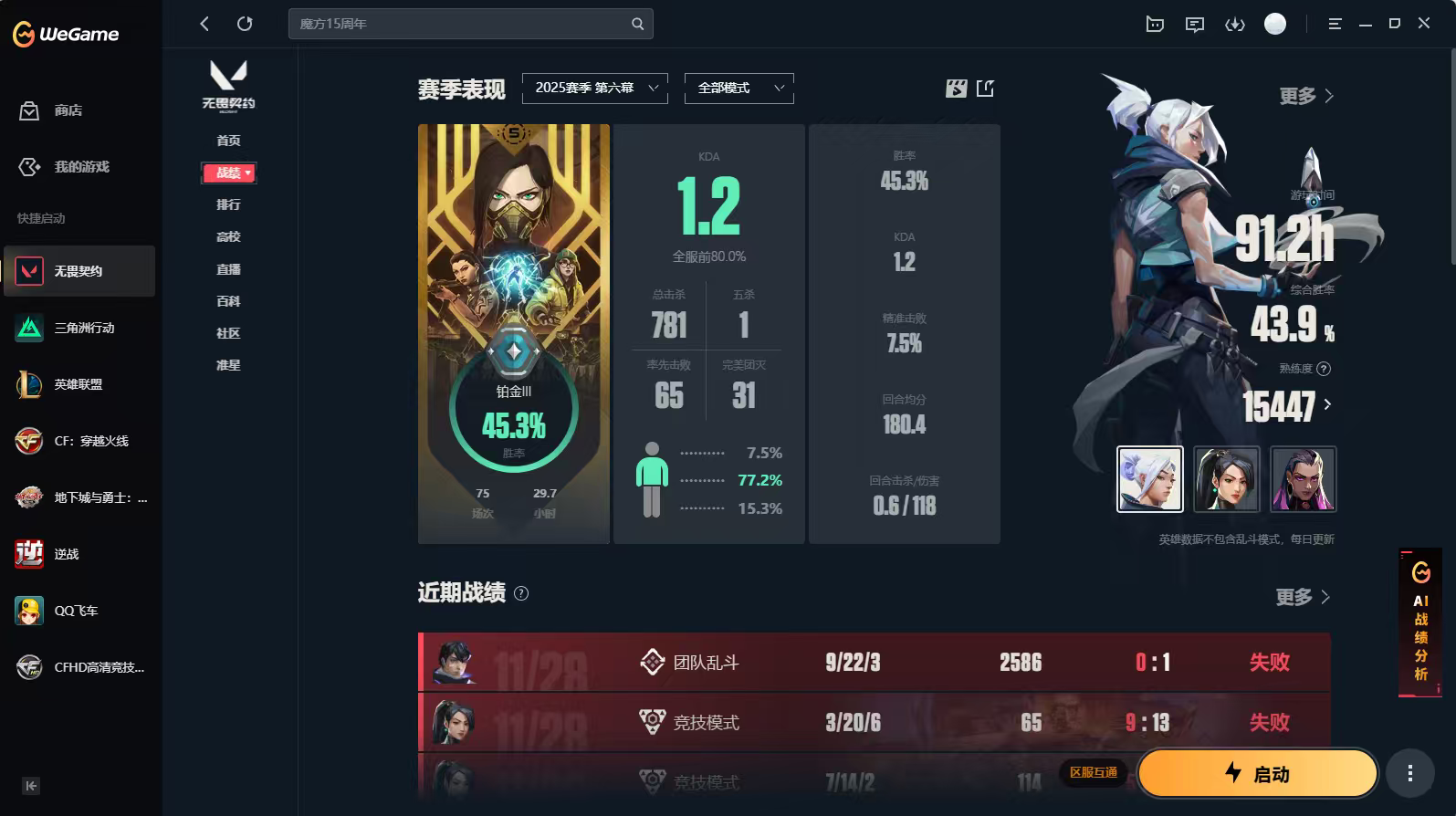Image resolution: width=1456 pixels, height=816 pixels.
Task: Open the share icon next to season stats
Action: click(986, 89)
